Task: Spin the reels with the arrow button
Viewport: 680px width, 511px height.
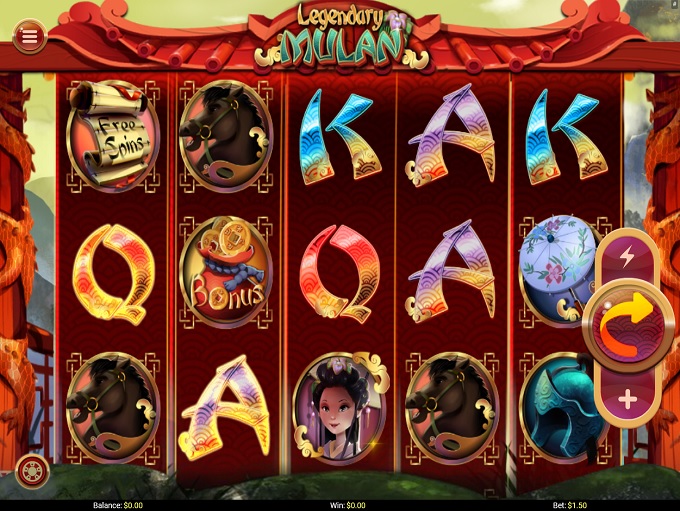Action: 628,327
